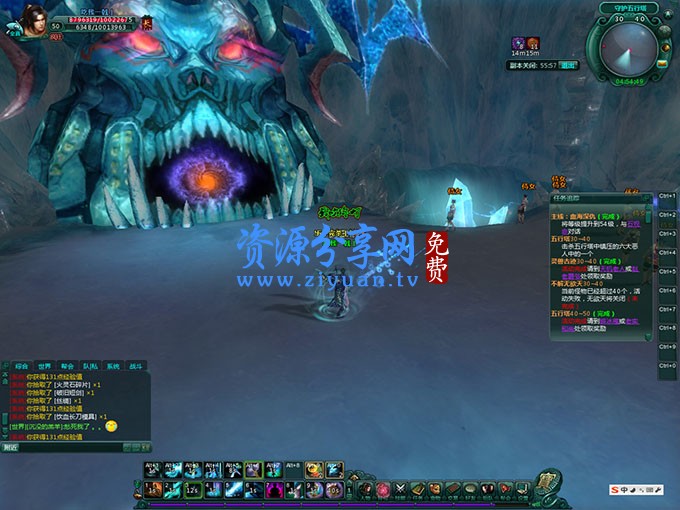680x510 pixels.
Task: Select the 综合 chat tab
Action: click(20, 366)
